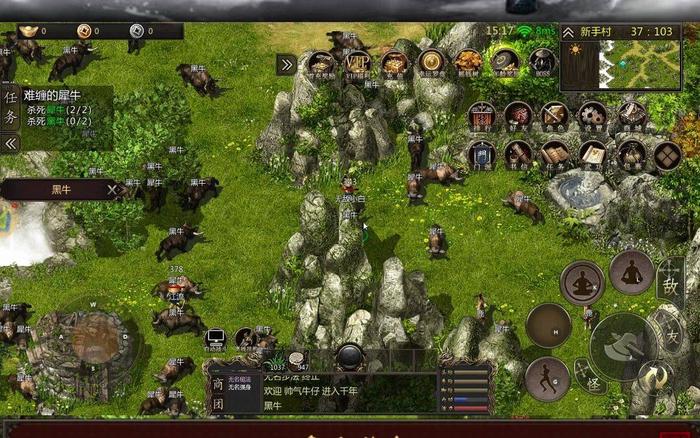Click the monitor icon above the chat box
This screenshot has height=438, width=700.
(215, 338)
